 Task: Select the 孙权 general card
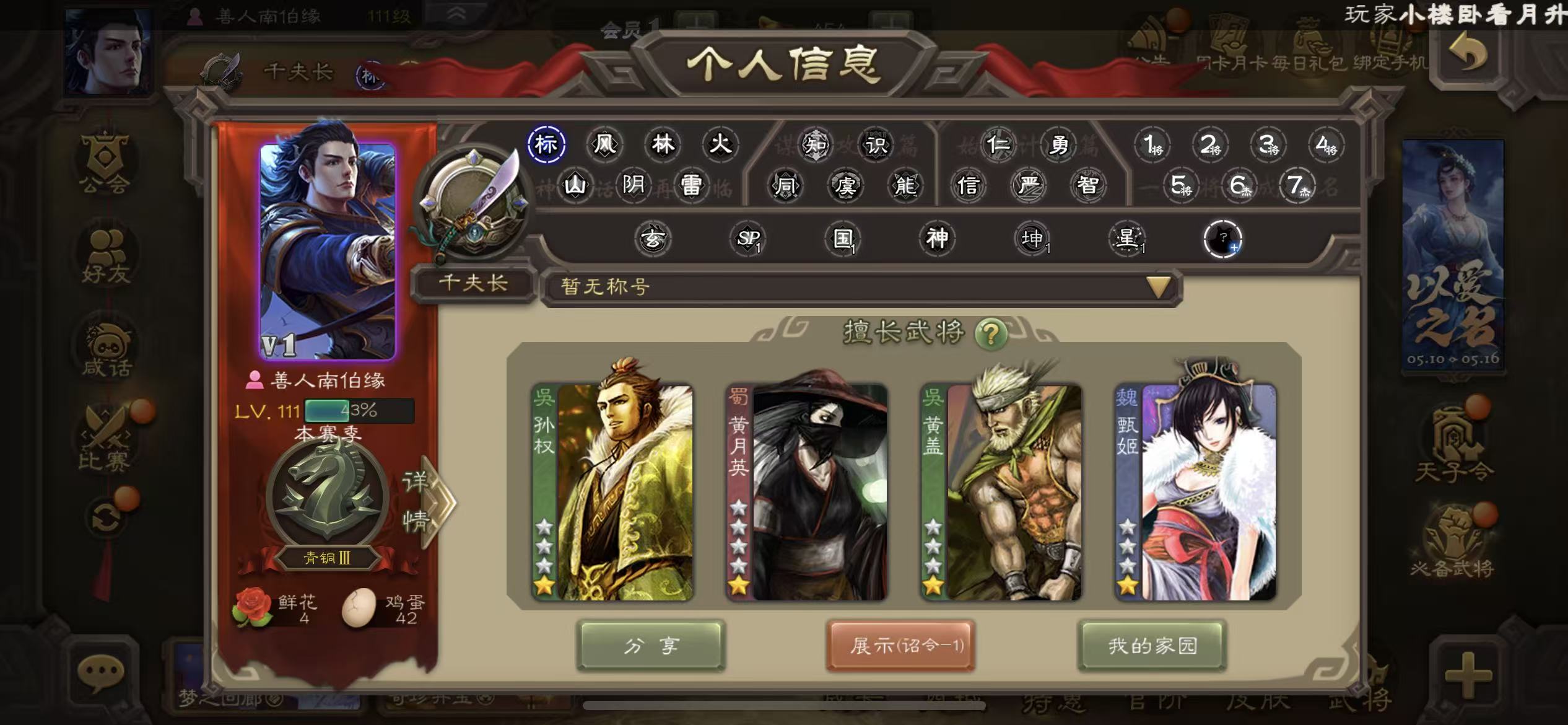[x=613, y=493]
